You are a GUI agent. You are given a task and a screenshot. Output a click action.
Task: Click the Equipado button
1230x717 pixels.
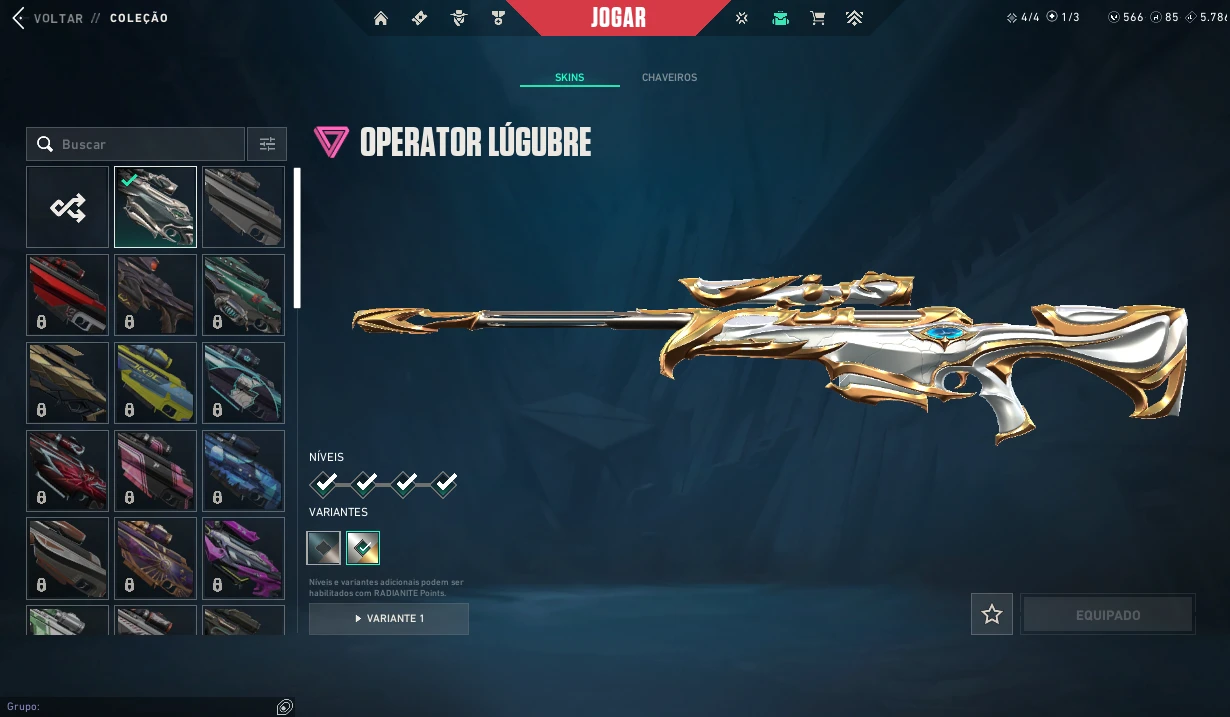point(1107,615)
